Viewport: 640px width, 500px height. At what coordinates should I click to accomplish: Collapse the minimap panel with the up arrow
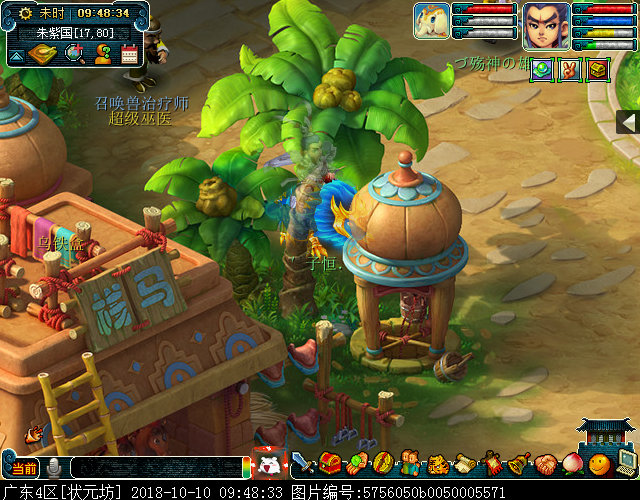tap(15, 54)
